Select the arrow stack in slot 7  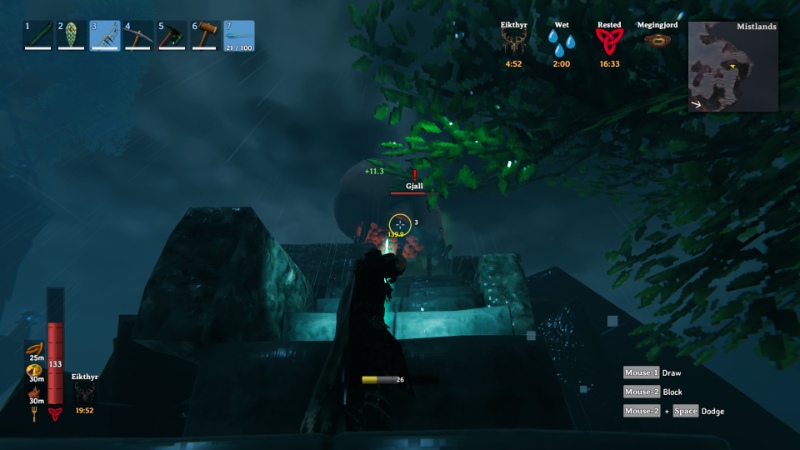point(239,35)
